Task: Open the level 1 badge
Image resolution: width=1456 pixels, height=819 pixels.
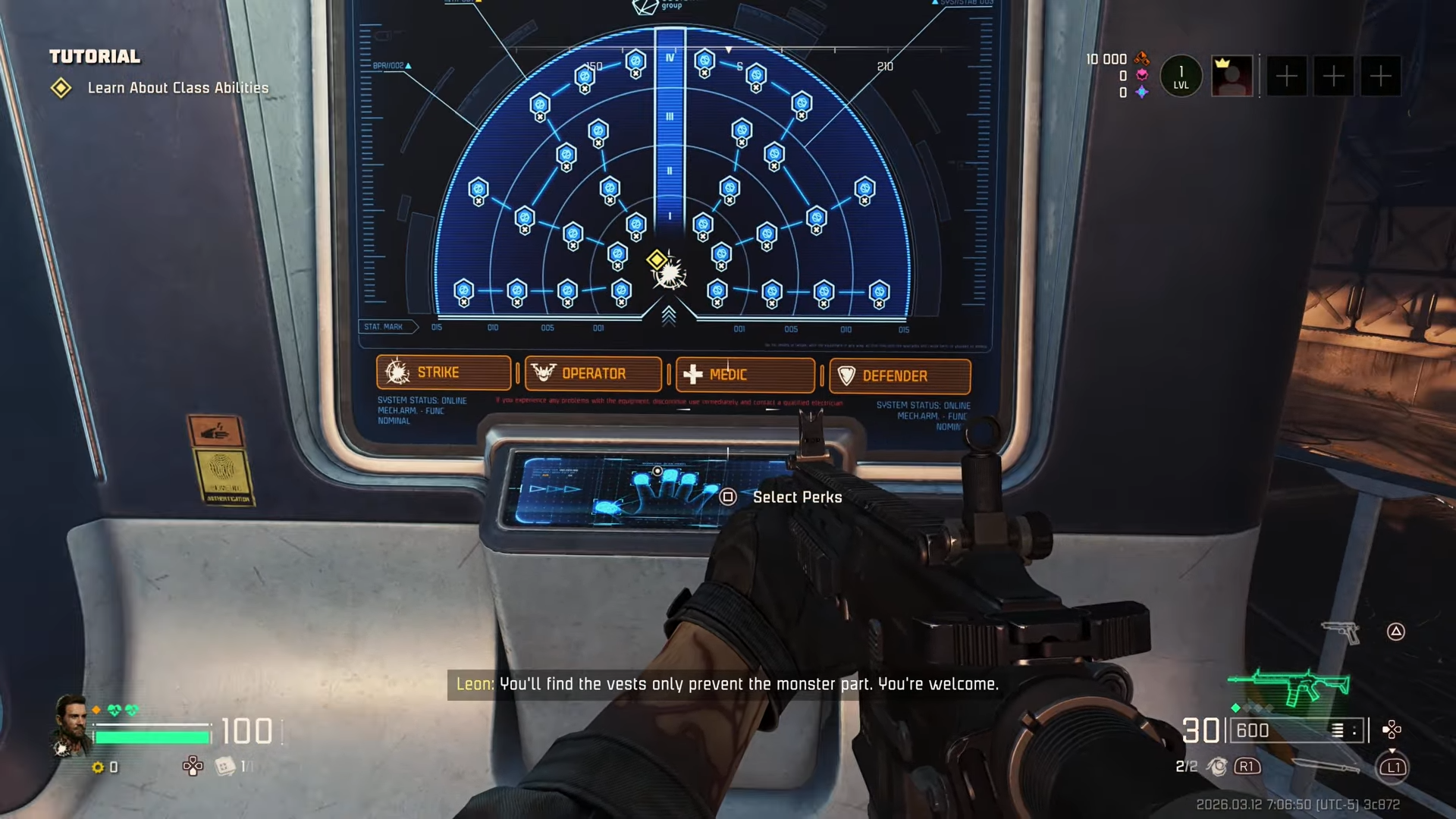Action: tap(1181, 77)
